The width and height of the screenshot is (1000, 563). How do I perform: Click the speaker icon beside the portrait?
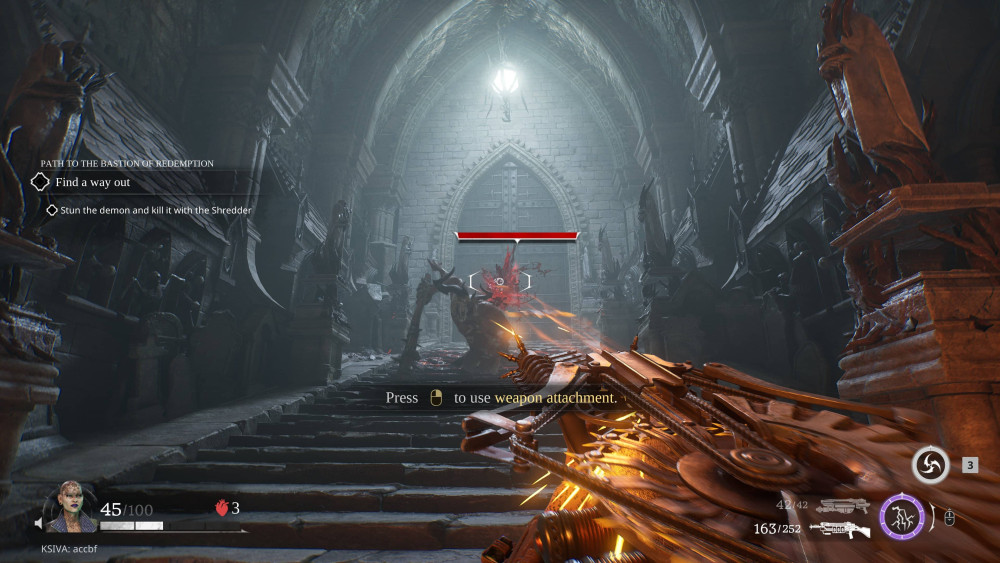41,523
